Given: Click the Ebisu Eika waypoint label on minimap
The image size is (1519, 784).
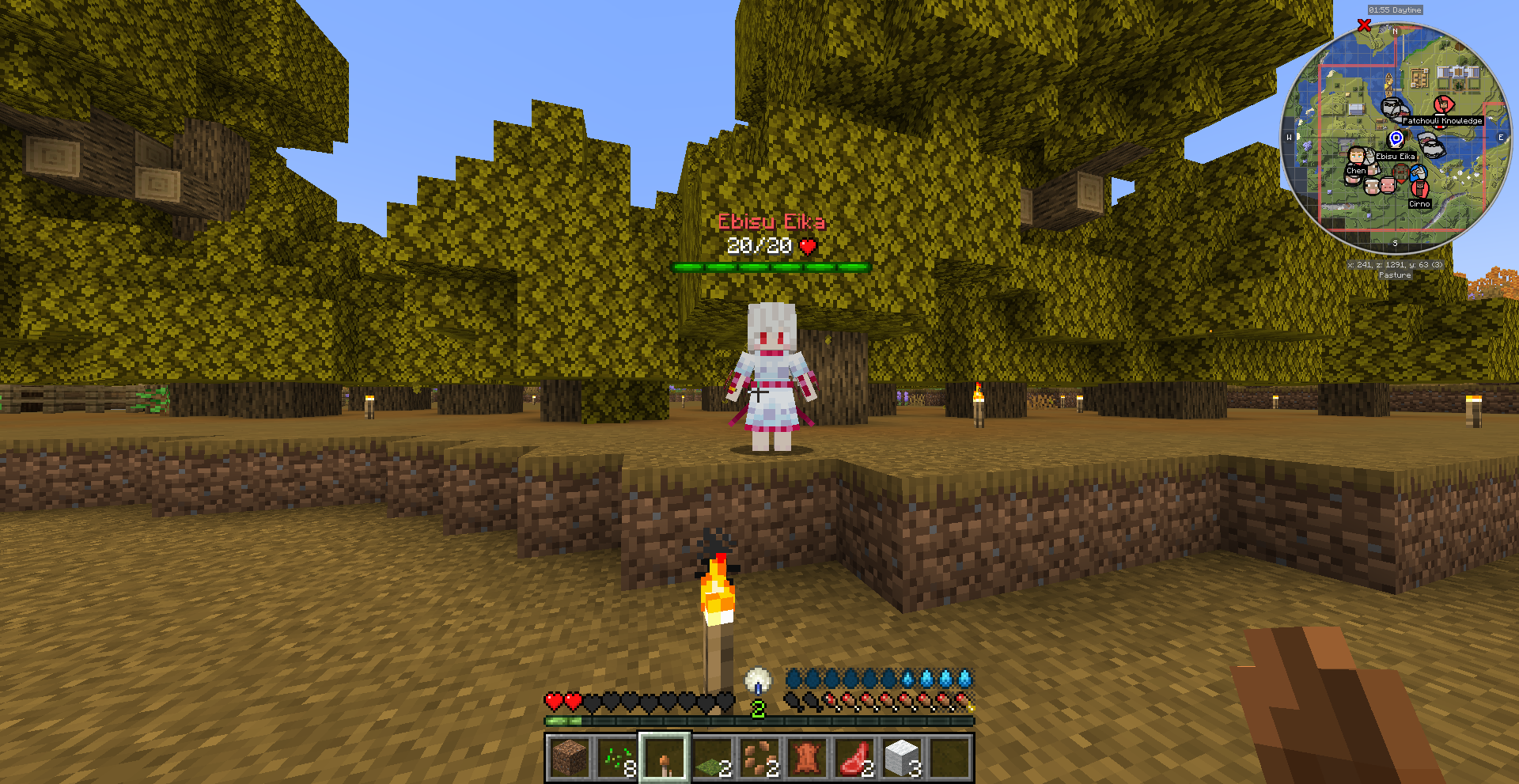Looking at the screenshot, I should pyautogui.click(x=1395, y=157).
